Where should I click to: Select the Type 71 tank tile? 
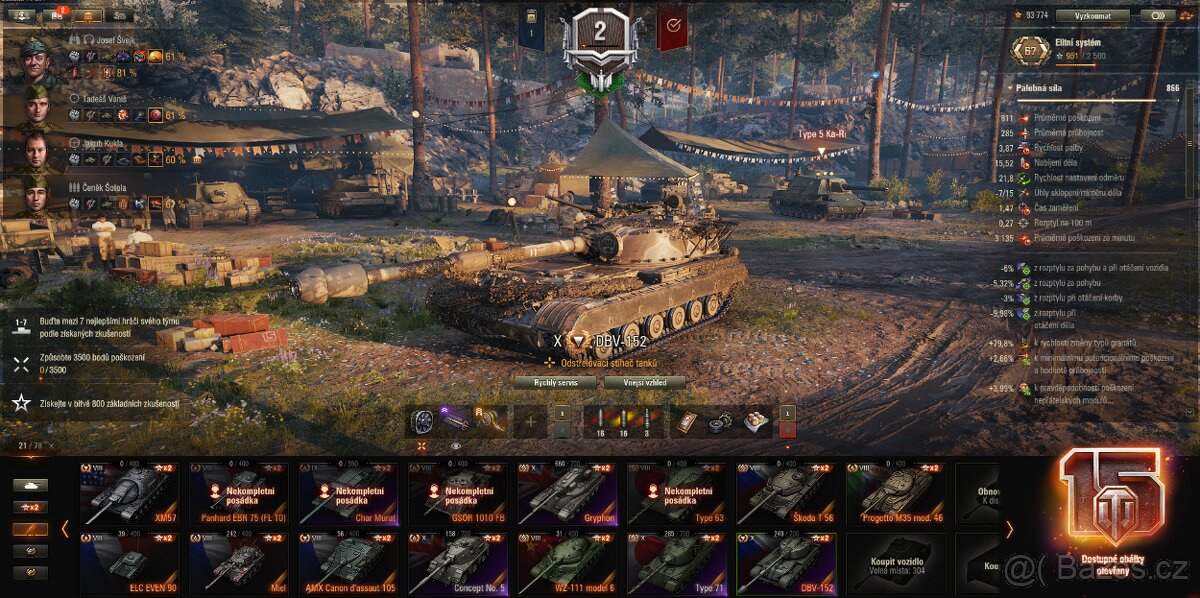(x=677, y=564)
